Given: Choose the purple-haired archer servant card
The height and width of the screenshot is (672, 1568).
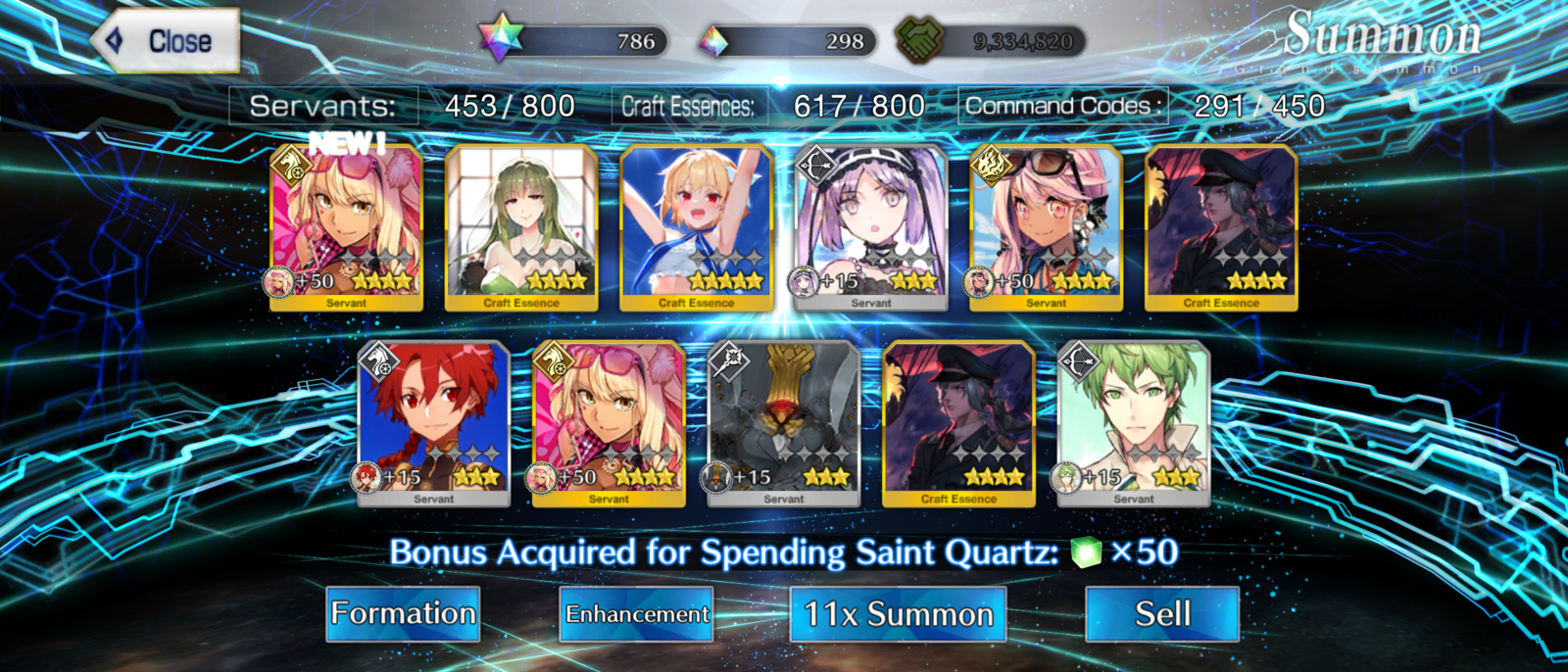Looking at the screenshot, I should (x=871, y=228).
